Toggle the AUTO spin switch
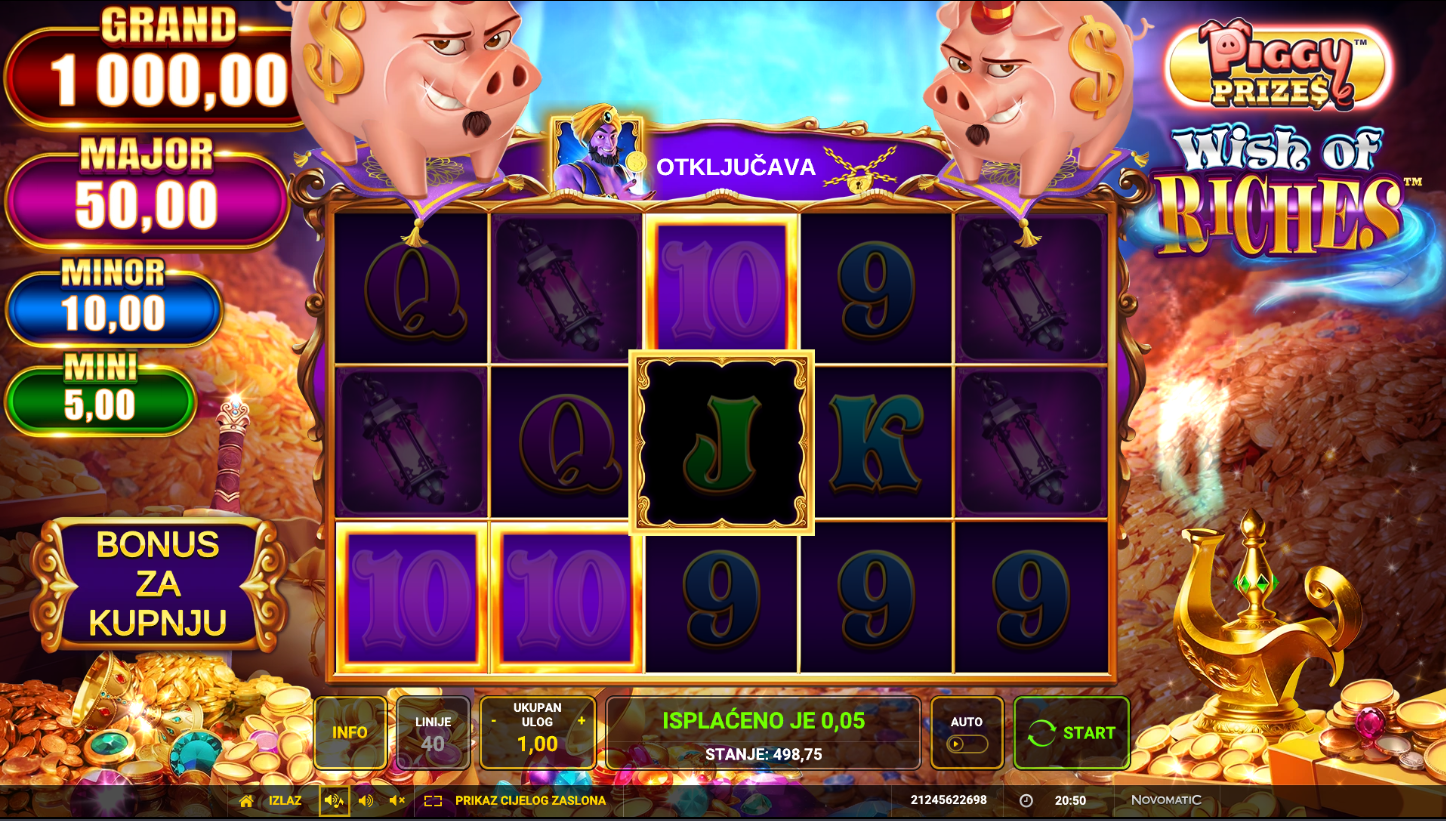Screen dimensions: 1446x821 (x=967, y=744)
